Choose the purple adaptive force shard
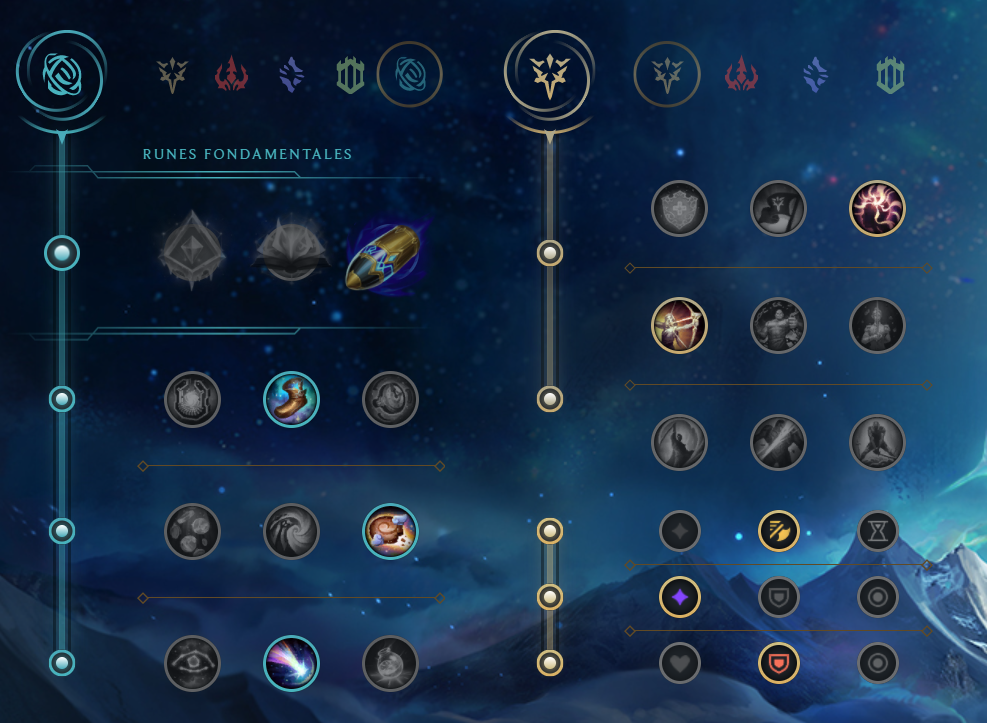 (679, 597)
